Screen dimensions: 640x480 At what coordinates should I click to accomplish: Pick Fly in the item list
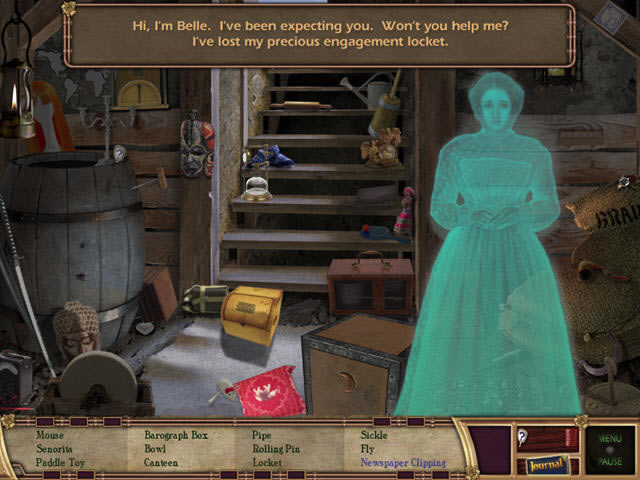tap(367, 449)
